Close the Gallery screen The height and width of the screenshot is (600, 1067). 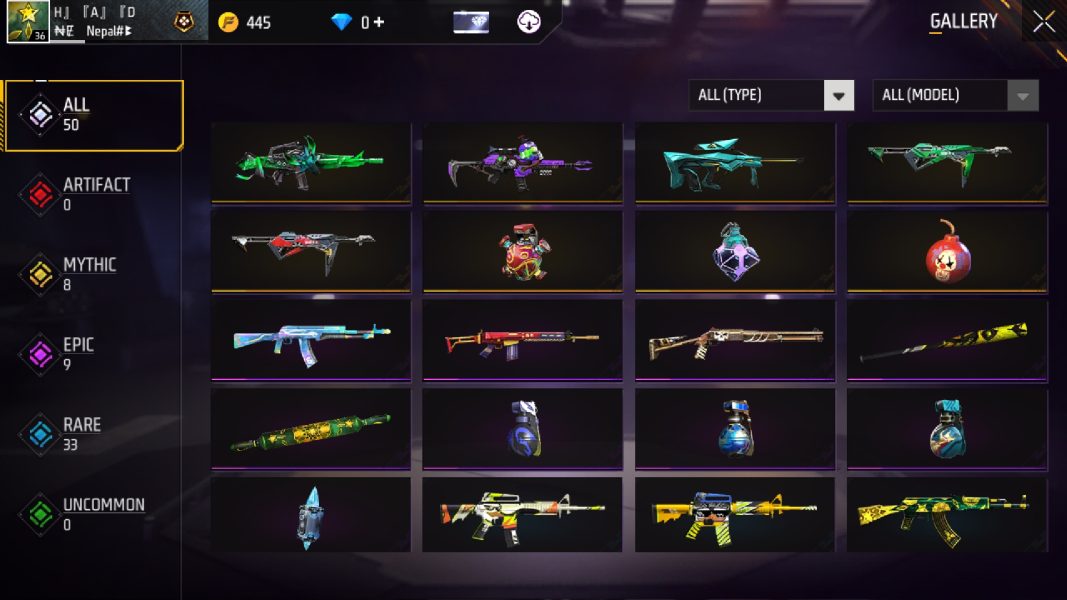click(x=1043, y=22)
